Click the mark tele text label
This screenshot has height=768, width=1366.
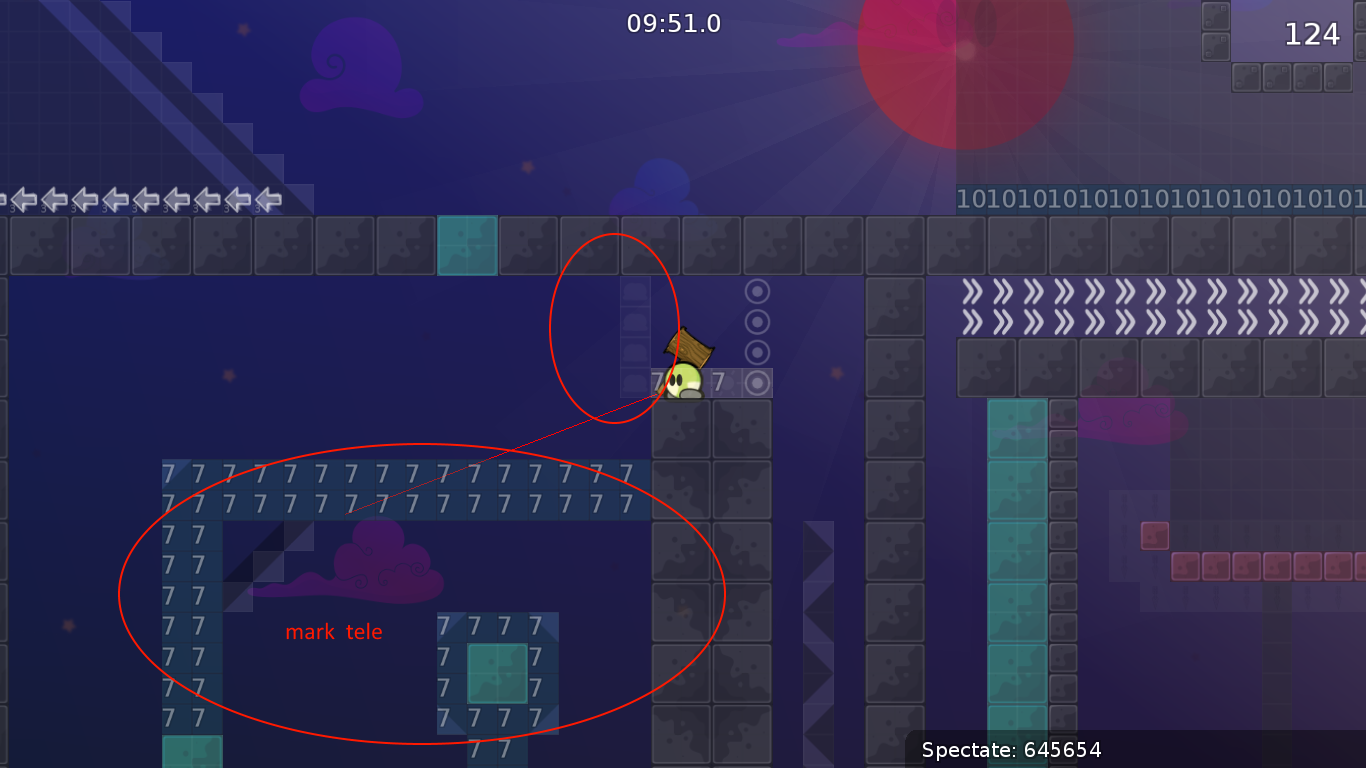334,631
